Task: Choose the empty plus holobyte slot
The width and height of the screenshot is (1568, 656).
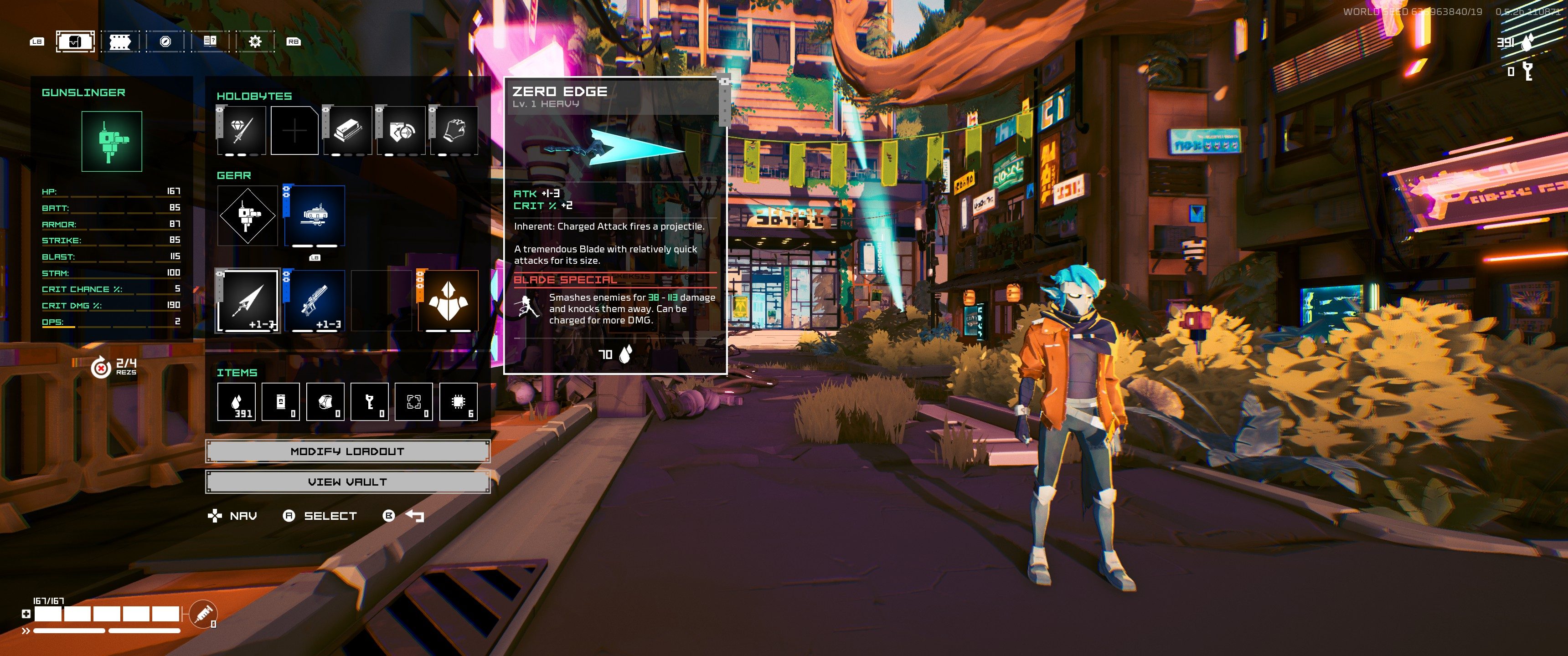Action: coord(294,130)
